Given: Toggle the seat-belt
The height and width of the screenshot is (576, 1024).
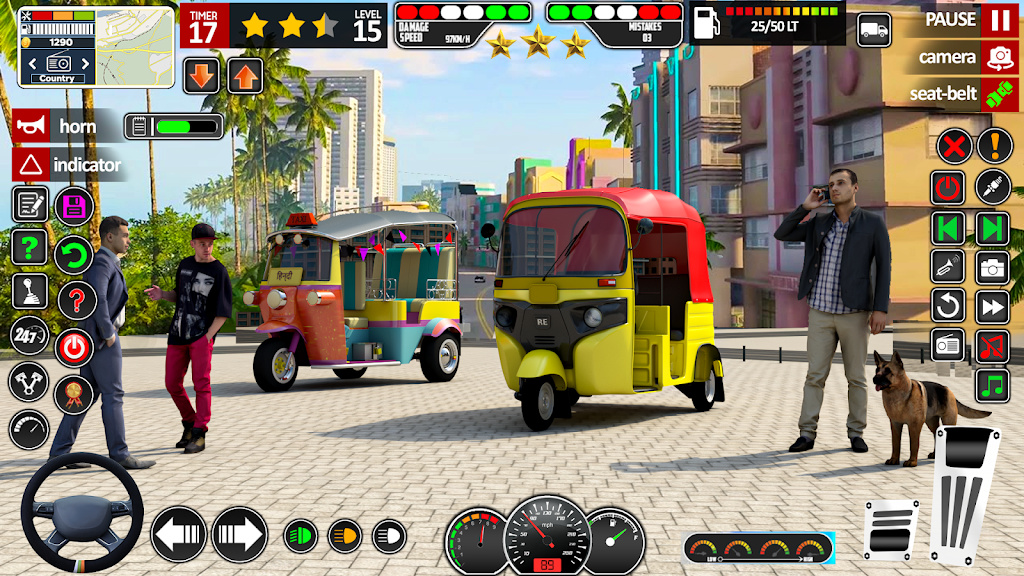Looking at the screenshot, I should (x=999, y=94).
